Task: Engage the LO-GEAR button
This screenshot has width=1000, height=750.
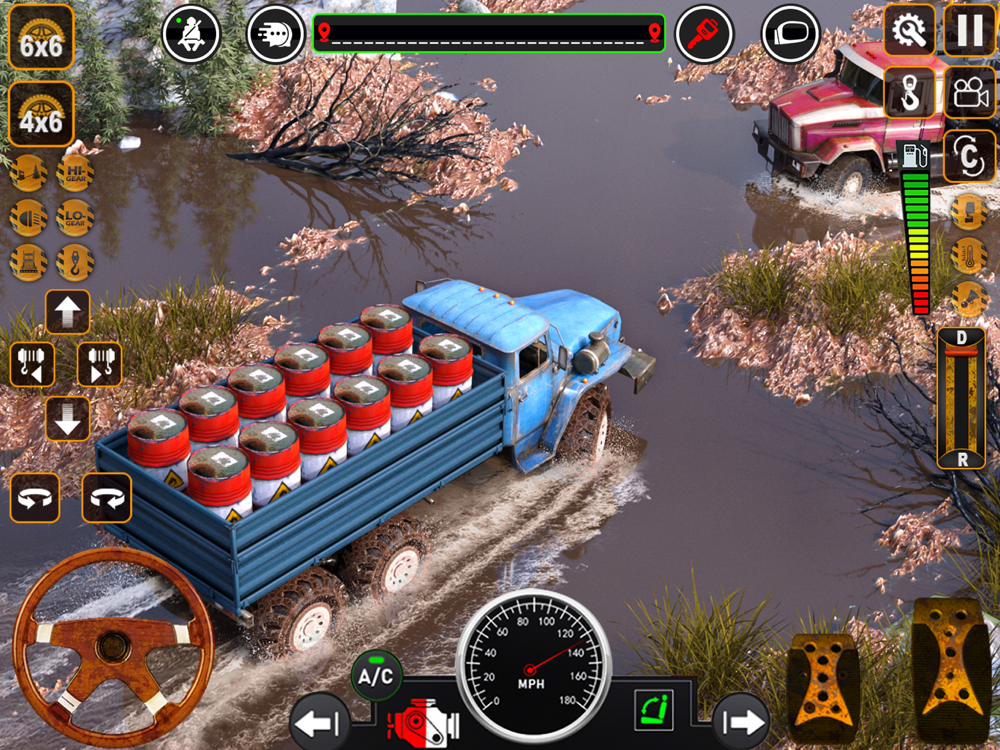Action: coord(75,217)
